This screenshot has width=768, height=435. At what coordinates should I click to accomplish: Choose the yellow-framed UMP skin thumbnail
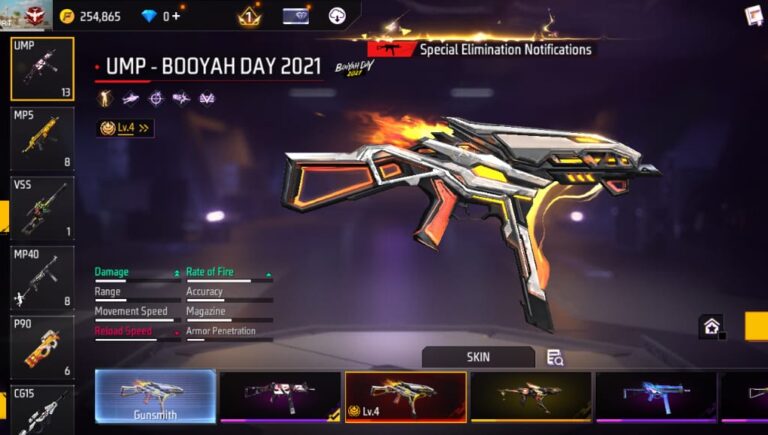coord(530,396)
